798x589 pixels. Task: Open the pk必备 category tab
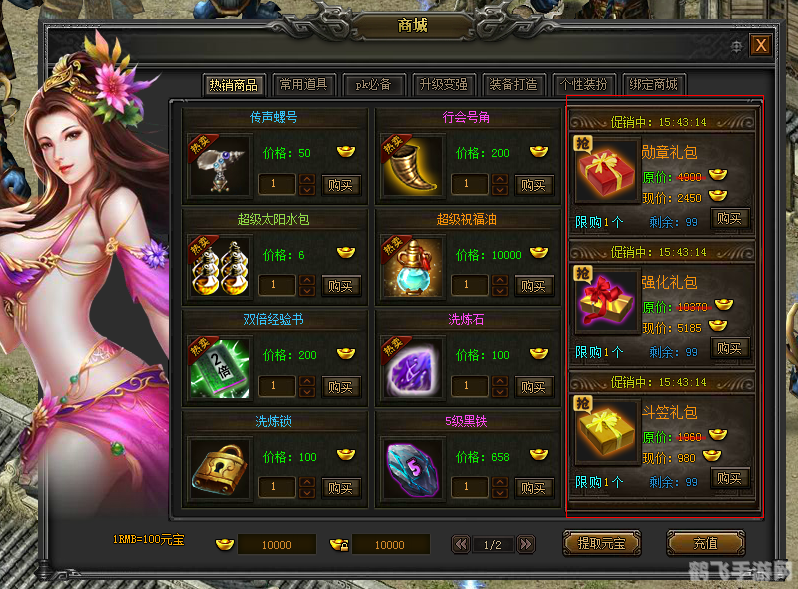coord(373,85)
